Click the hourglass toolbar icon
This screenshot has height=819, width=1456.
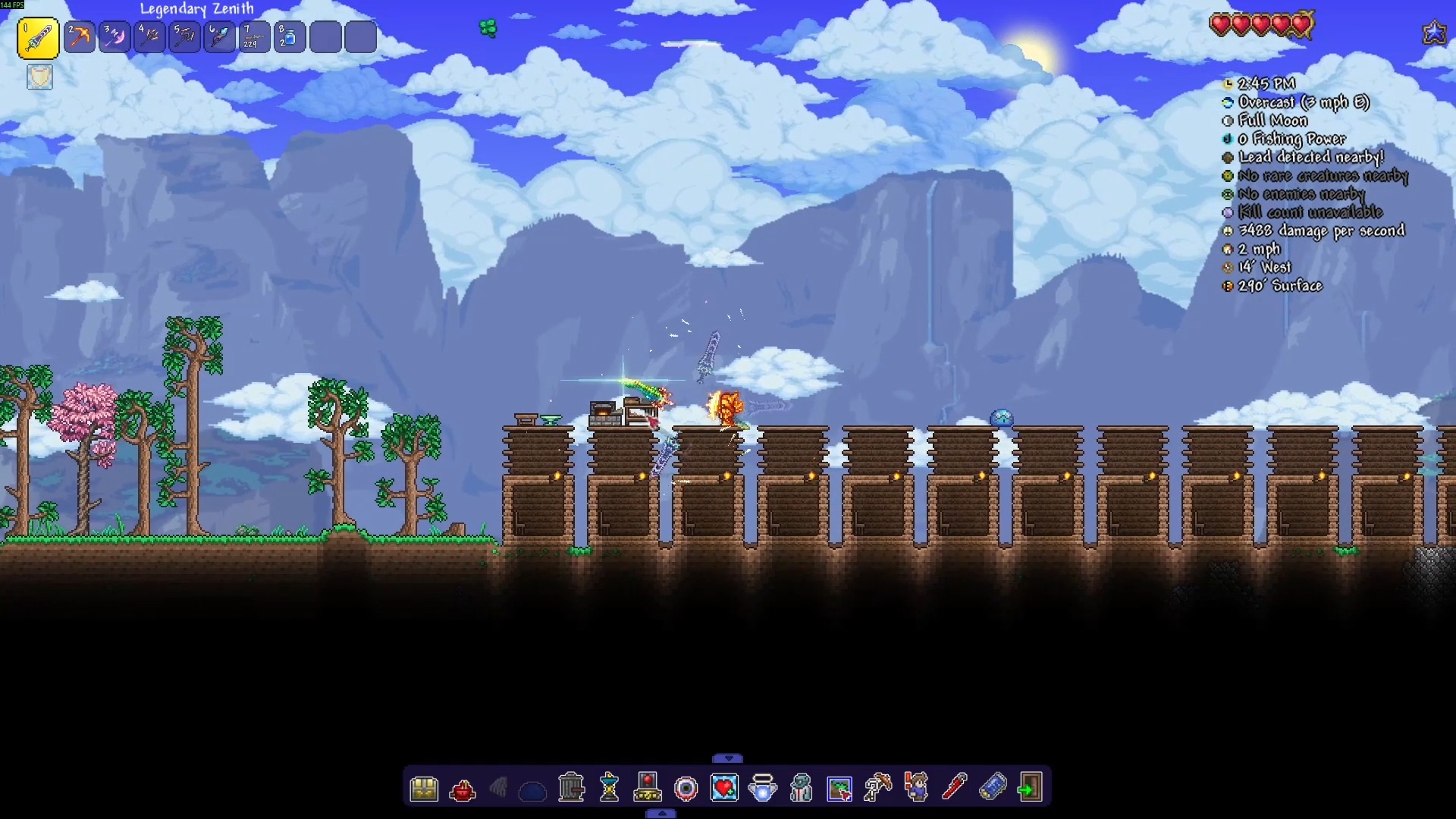click(x=609, y=788)
